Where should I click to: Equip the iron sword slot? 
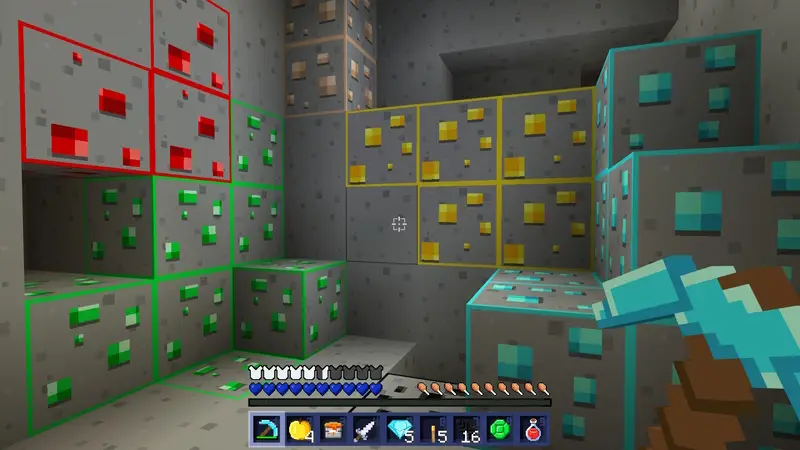click(x=364, y=431)
